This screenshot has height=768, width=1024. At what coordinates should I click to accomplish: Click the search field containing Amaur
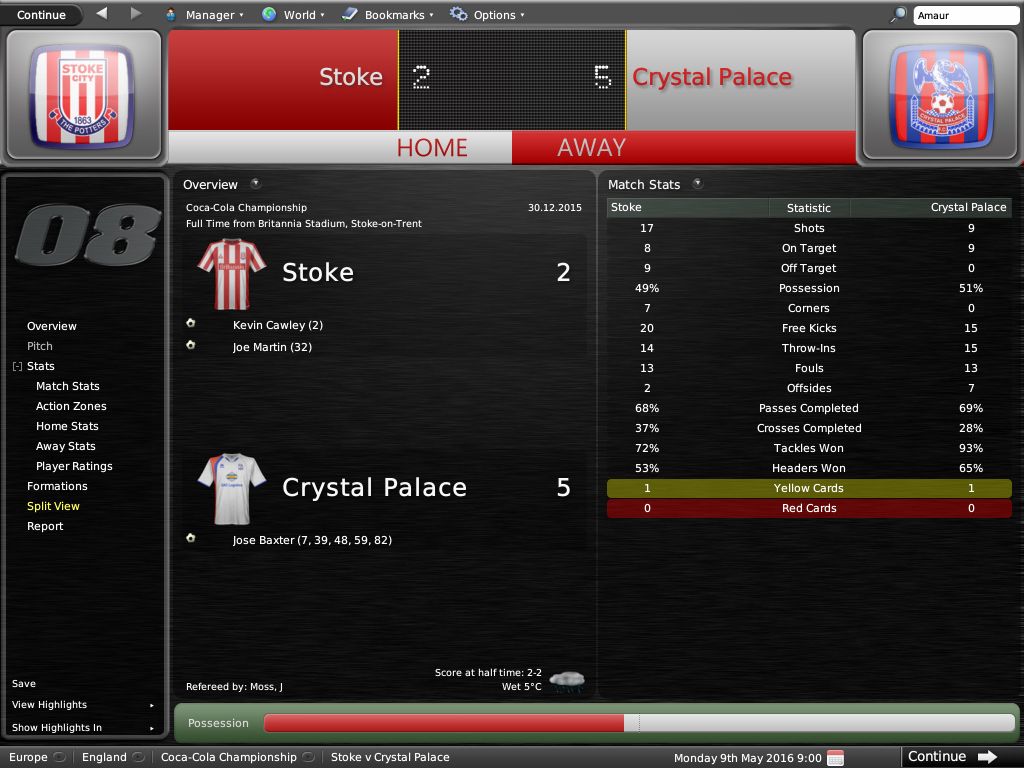(965, 15)
